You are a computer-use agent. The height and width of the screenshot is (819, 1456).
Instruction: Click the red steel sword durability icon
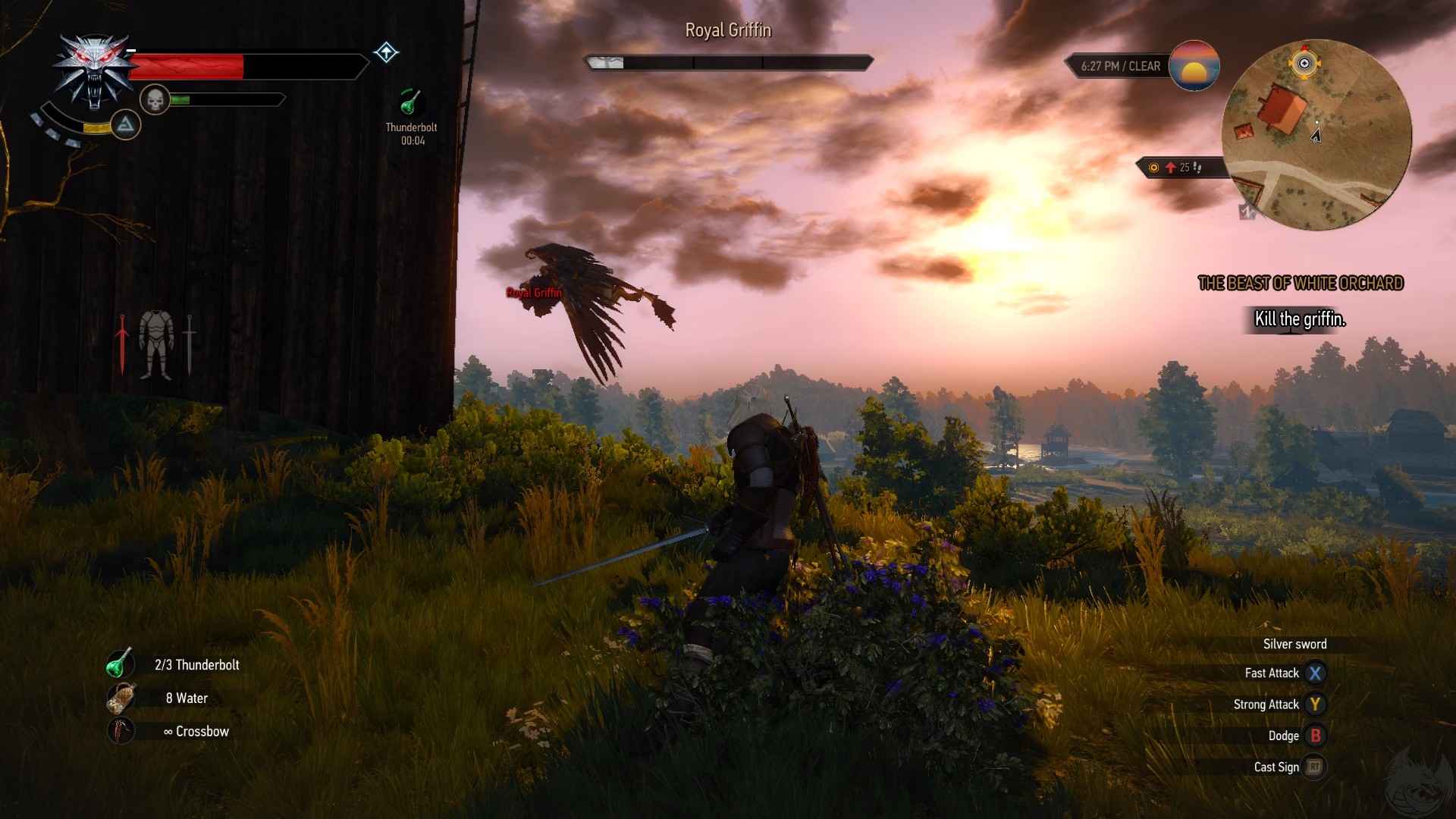(121, 344)
